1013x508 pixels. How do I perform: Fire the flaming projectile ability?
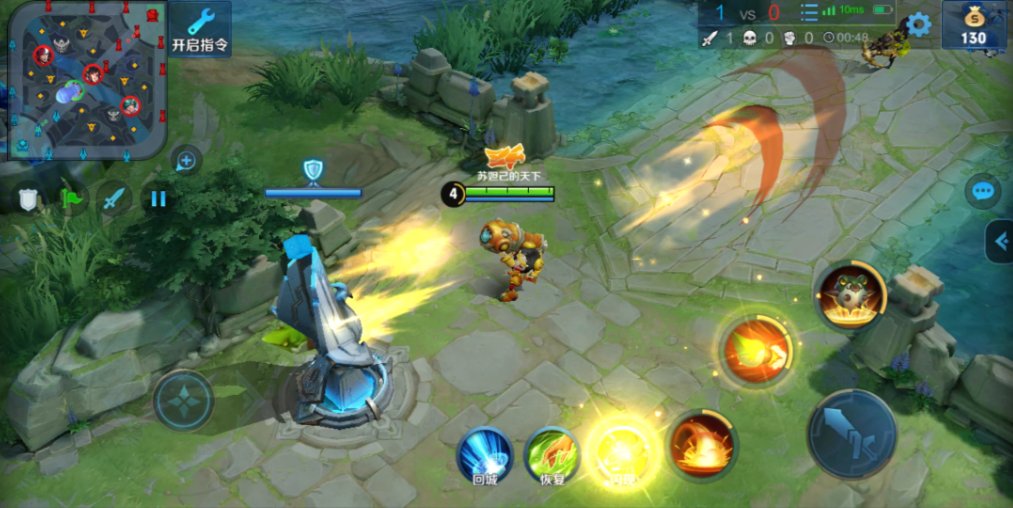click(757, 350)
